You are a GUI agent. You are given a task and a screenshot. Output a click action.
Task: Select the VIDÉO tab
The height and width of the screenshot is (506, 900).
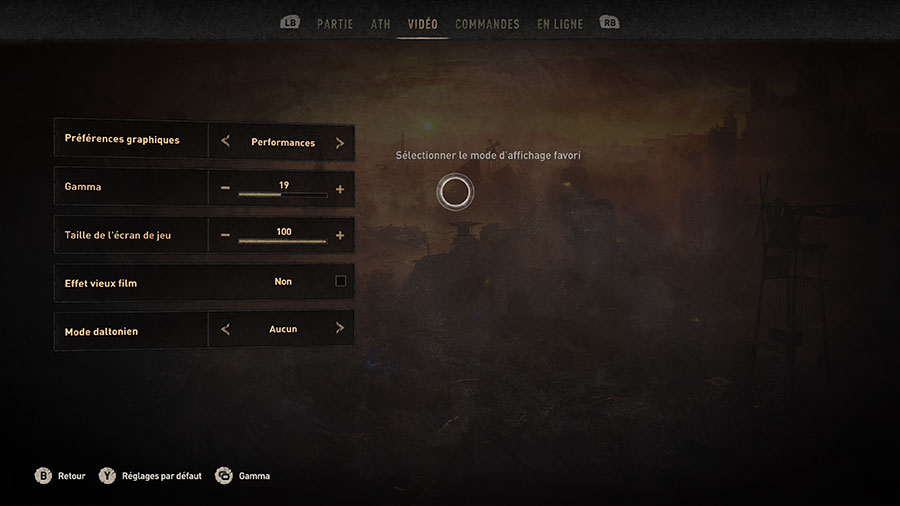(423, 24)
